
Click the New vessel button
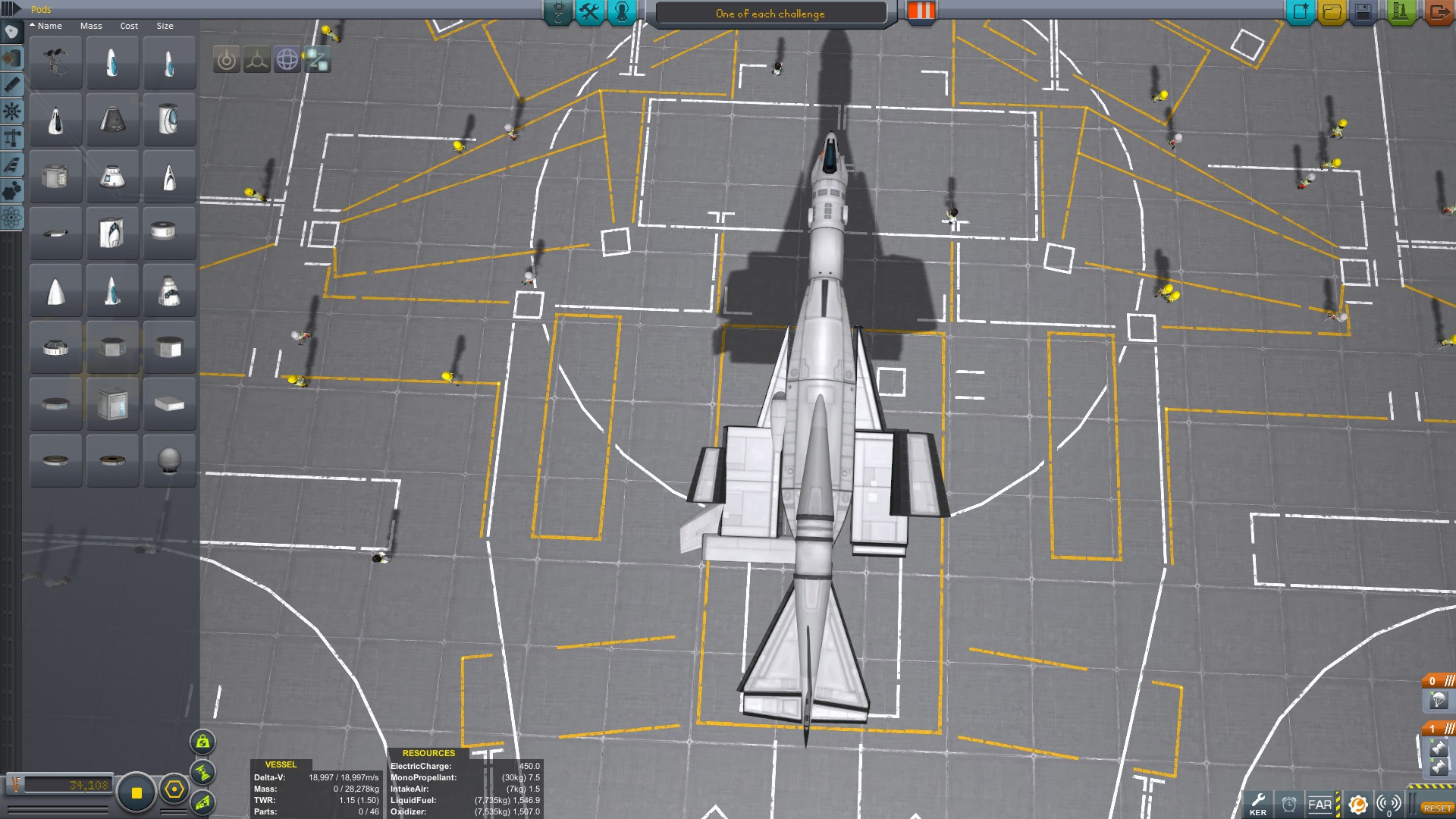pyautogui.click(x=1301, y=12)
